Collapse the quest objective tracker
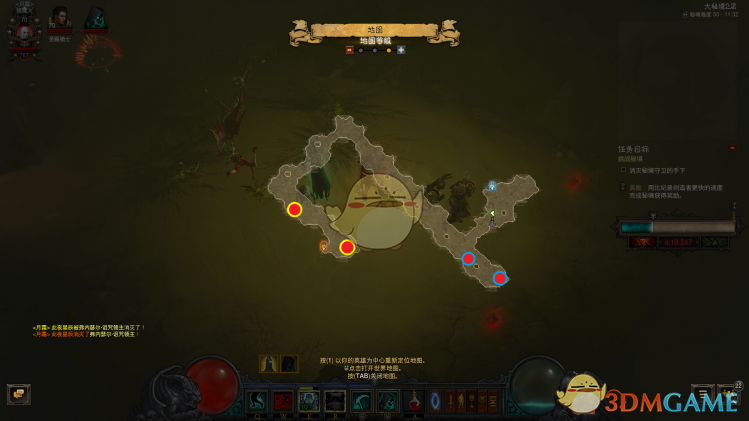Image resolution: width=749 pixels, height=421 pixels. [x=732, y=148]
